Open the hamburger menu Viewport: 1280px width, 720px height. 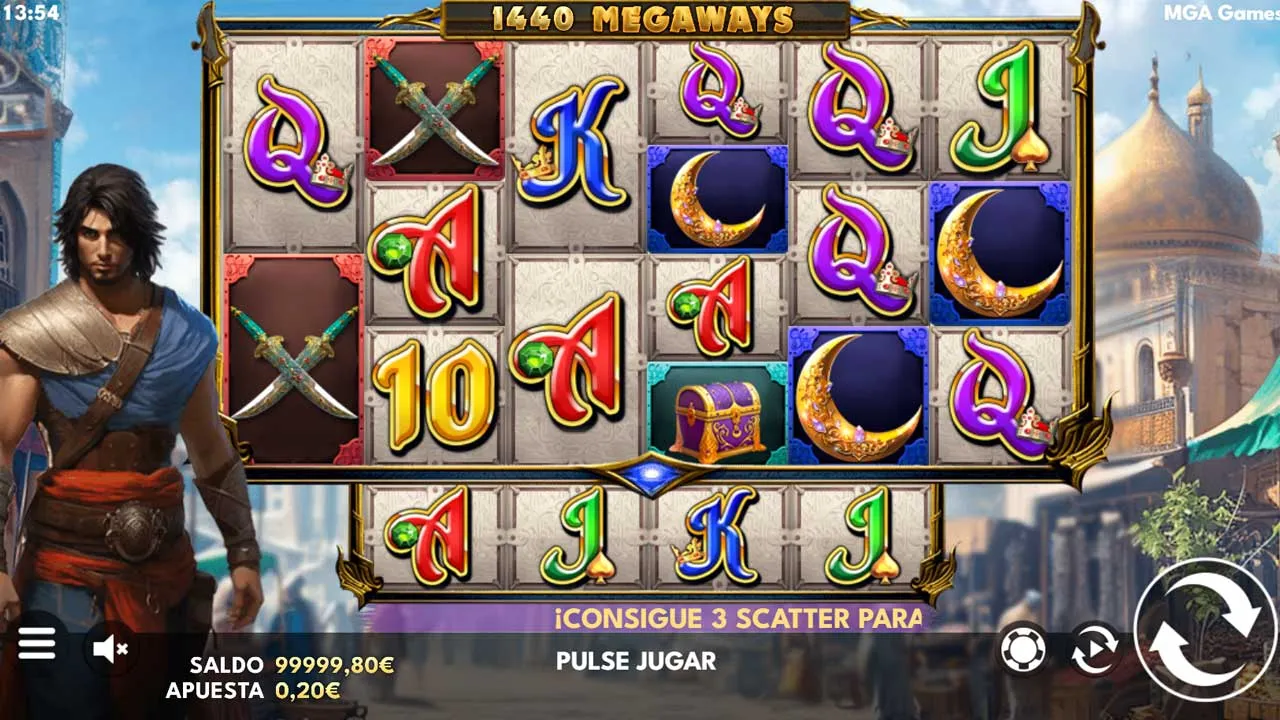pos(37,645)
